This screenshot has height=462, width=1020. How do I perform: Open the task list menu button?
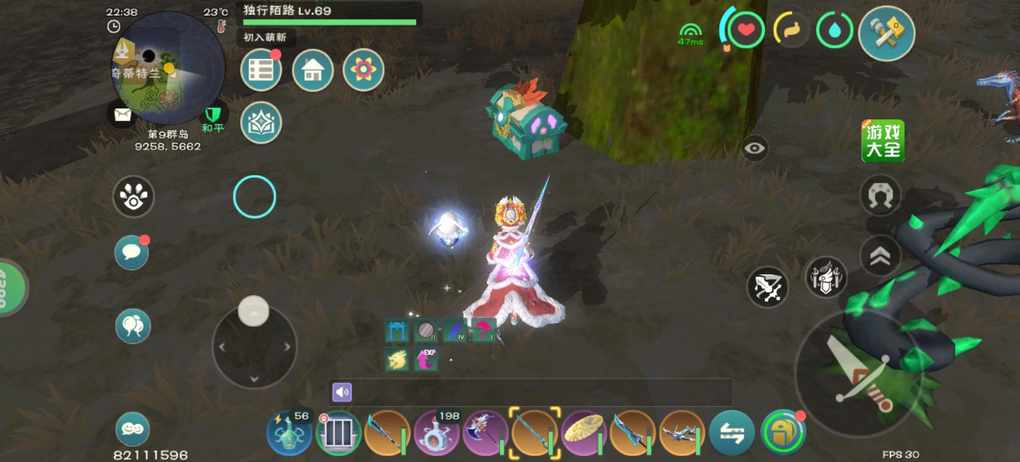(x=262, y=69)
